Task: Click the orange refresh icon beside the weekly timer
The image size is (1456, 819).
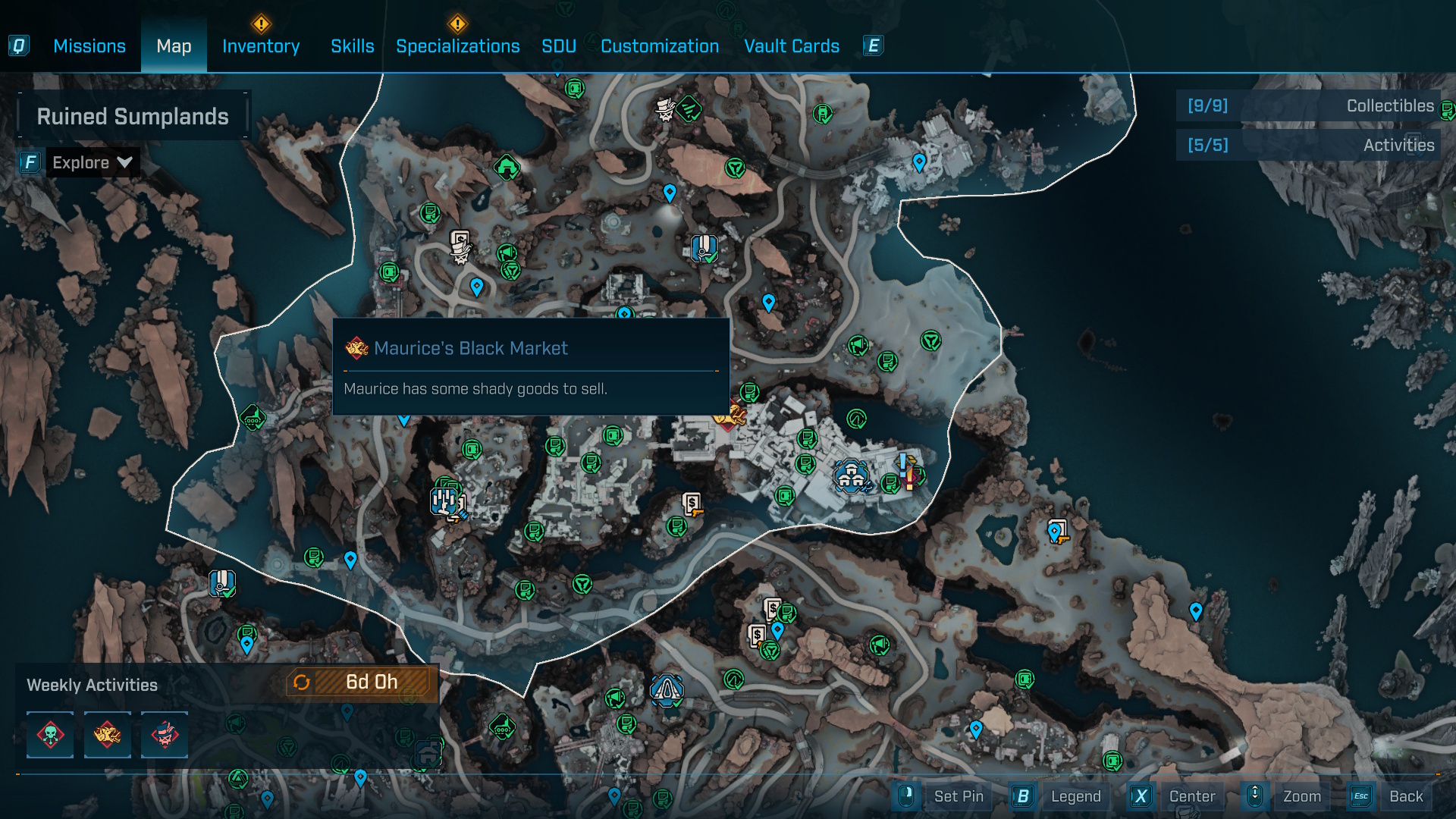Action: click(303, 682)
